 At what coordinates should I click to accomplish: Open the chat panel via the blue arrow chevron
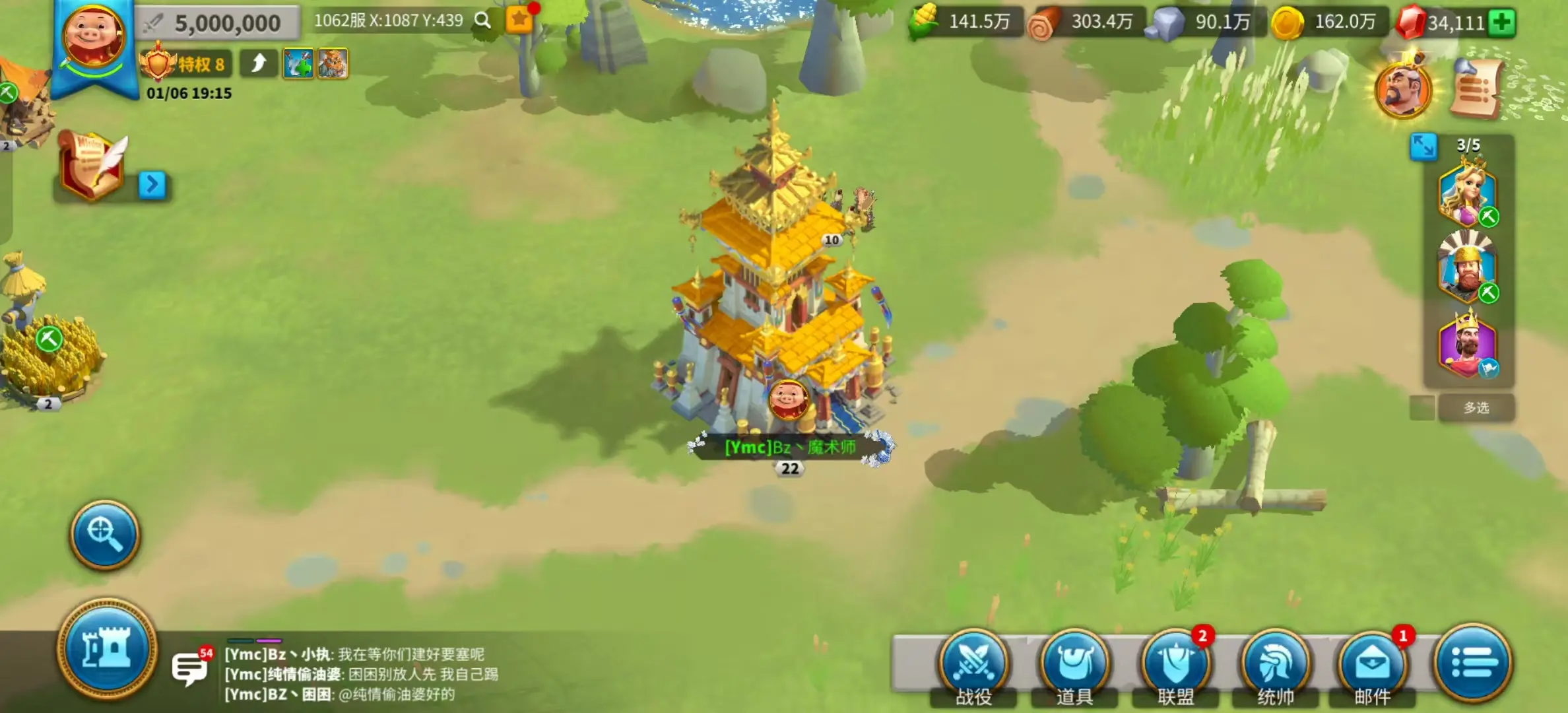(x=153, y=185)
